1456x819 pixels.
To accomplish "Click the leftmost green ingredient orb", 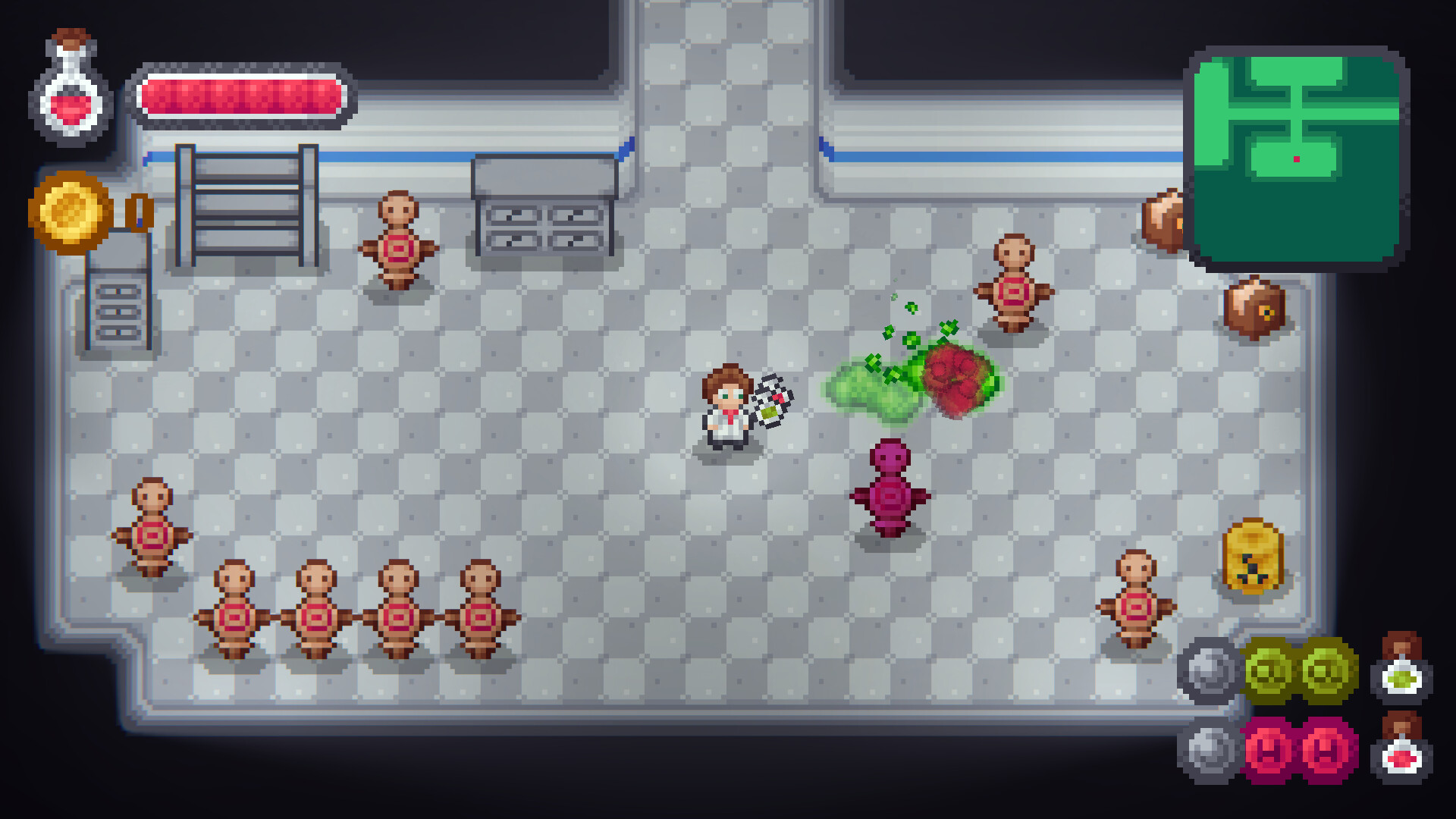I will pos(1268,671).
